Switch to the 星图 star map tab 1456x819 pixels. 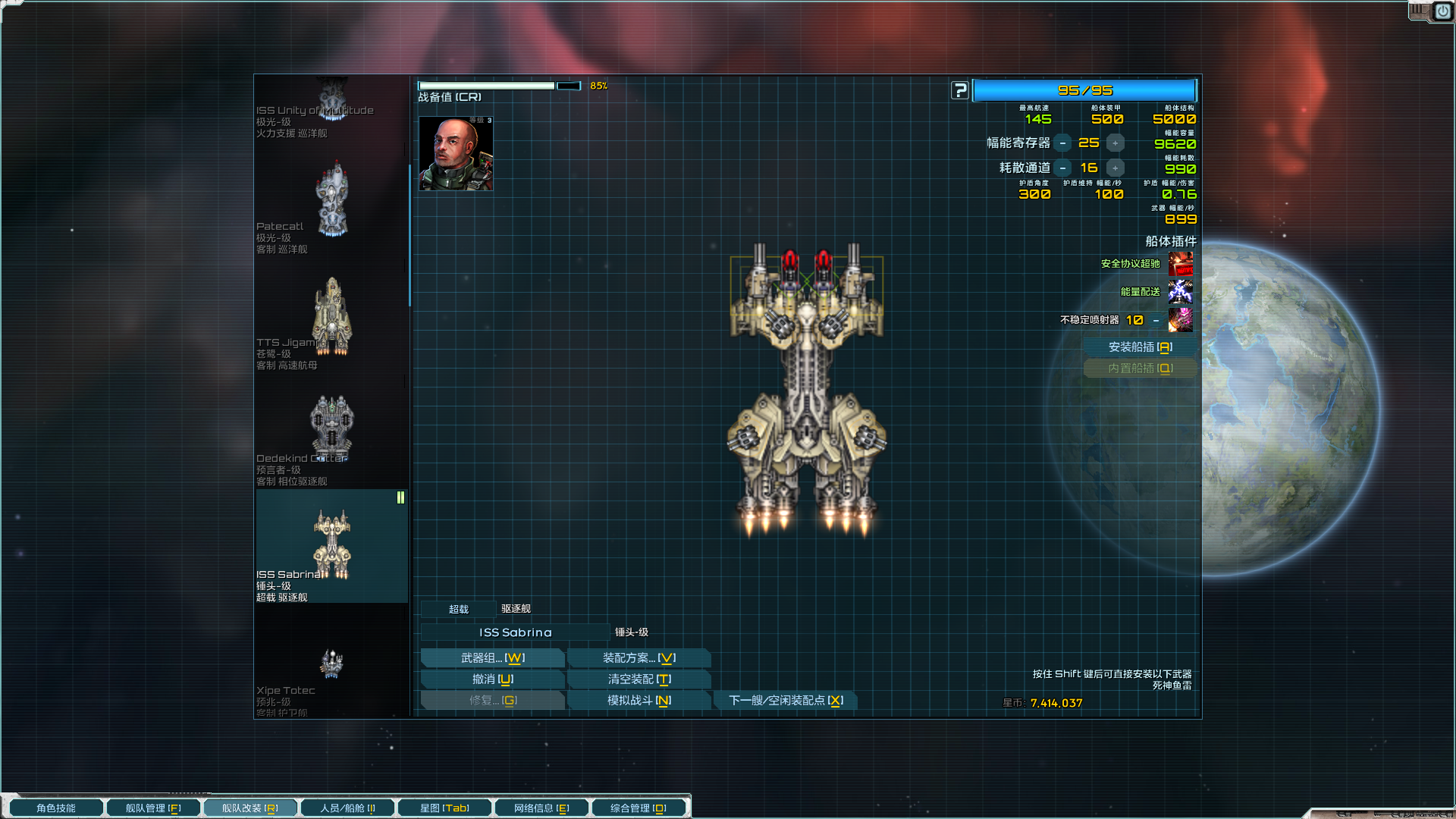[x=444, y=808]
